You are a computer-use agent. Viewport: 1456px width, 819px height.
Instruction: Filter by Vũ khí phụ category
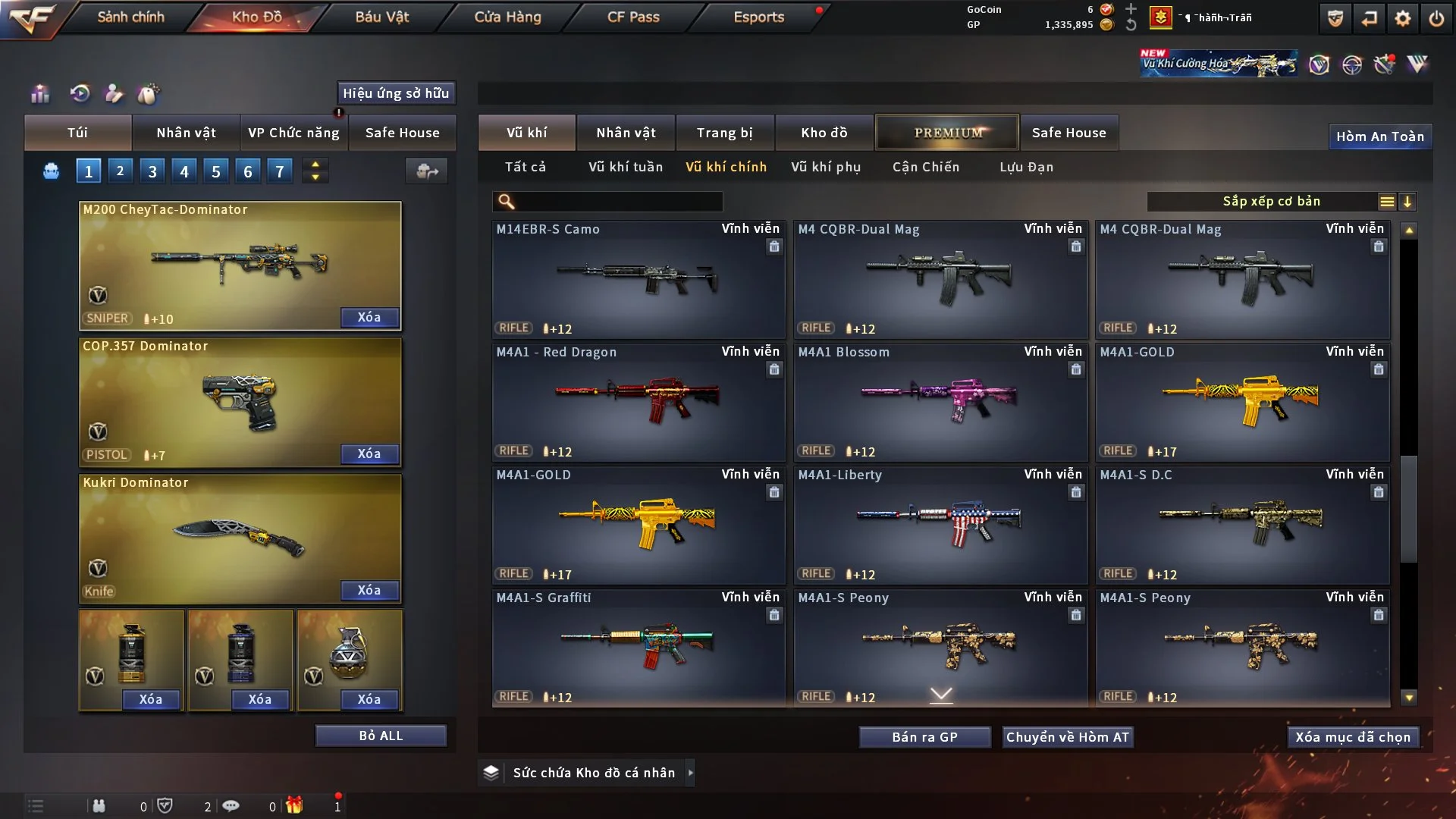click(826, 167)
